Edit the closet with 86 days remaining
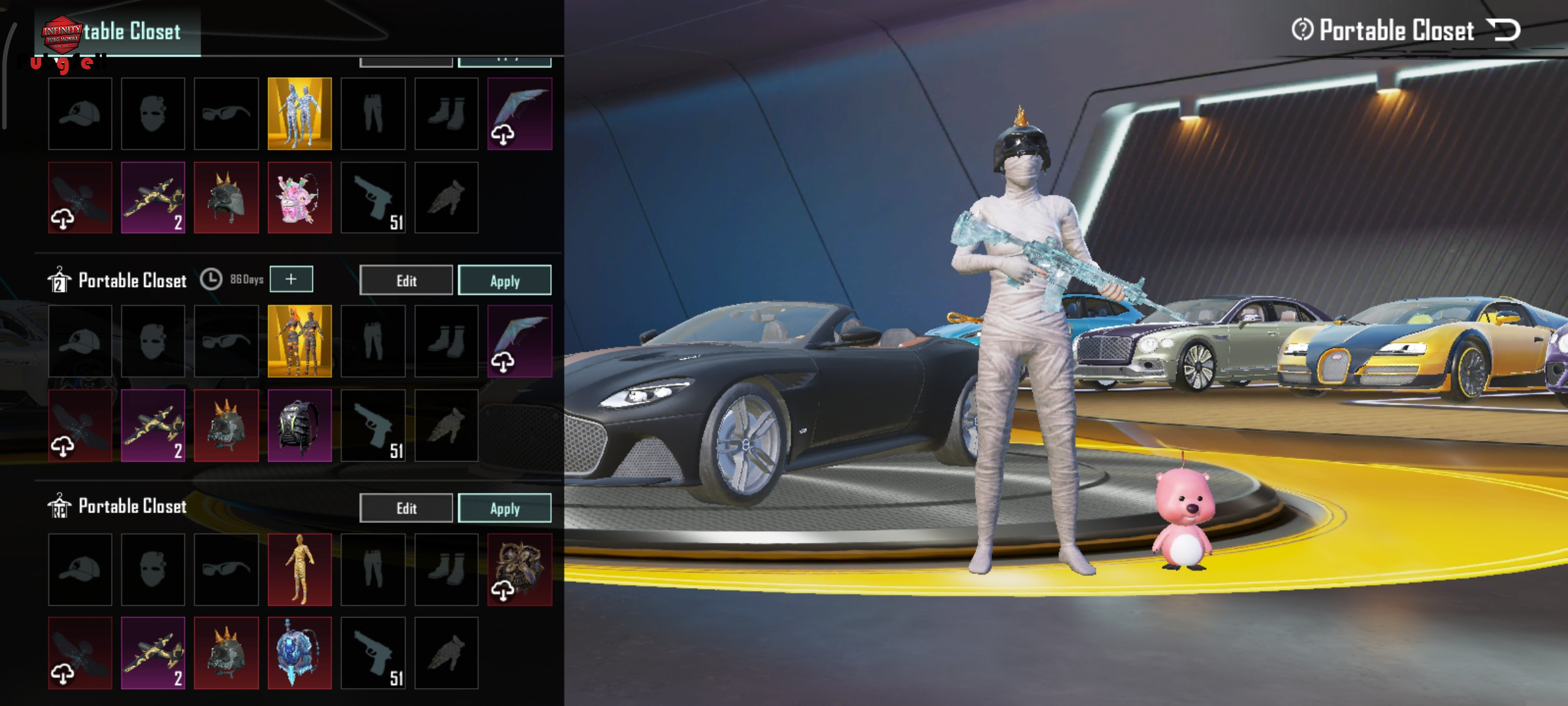 point(406,280)
